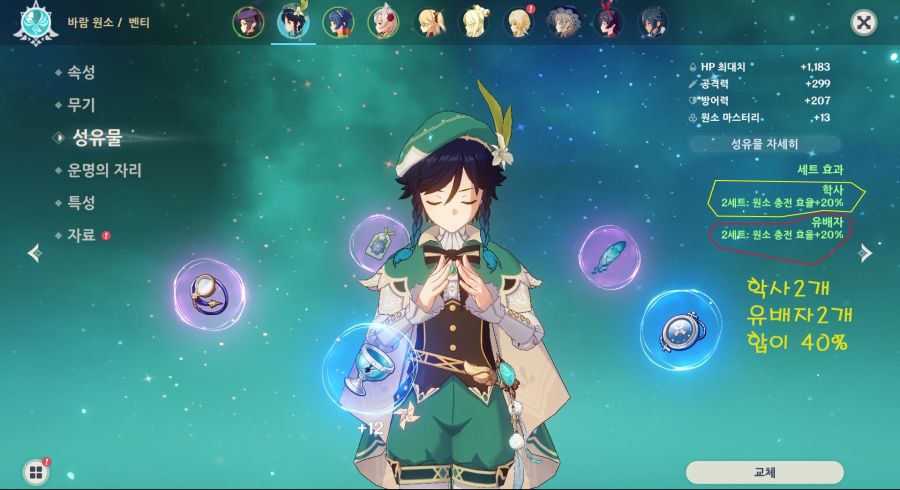Screen dimensions: 900x490
Task: Switch to the purple witch hat character portrait
Action: point(248,22)
